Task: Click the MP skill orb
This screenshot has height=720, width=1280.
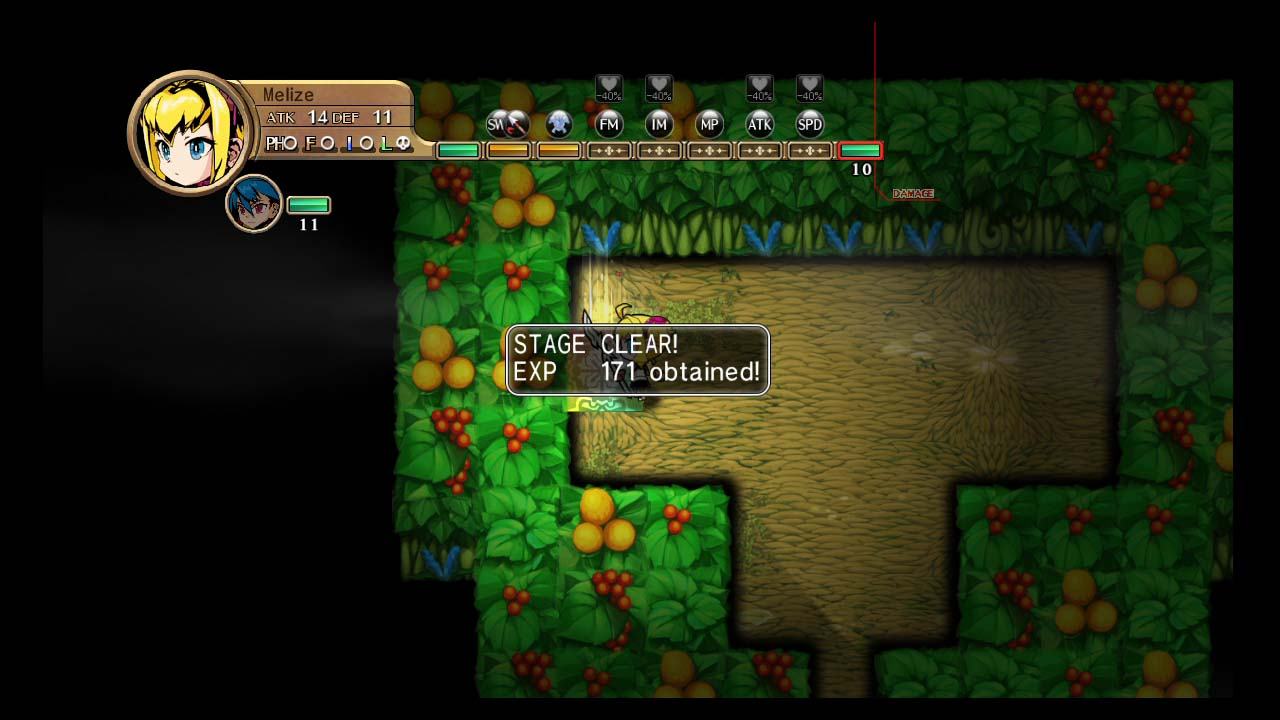Action: click(x=709, y=125)
